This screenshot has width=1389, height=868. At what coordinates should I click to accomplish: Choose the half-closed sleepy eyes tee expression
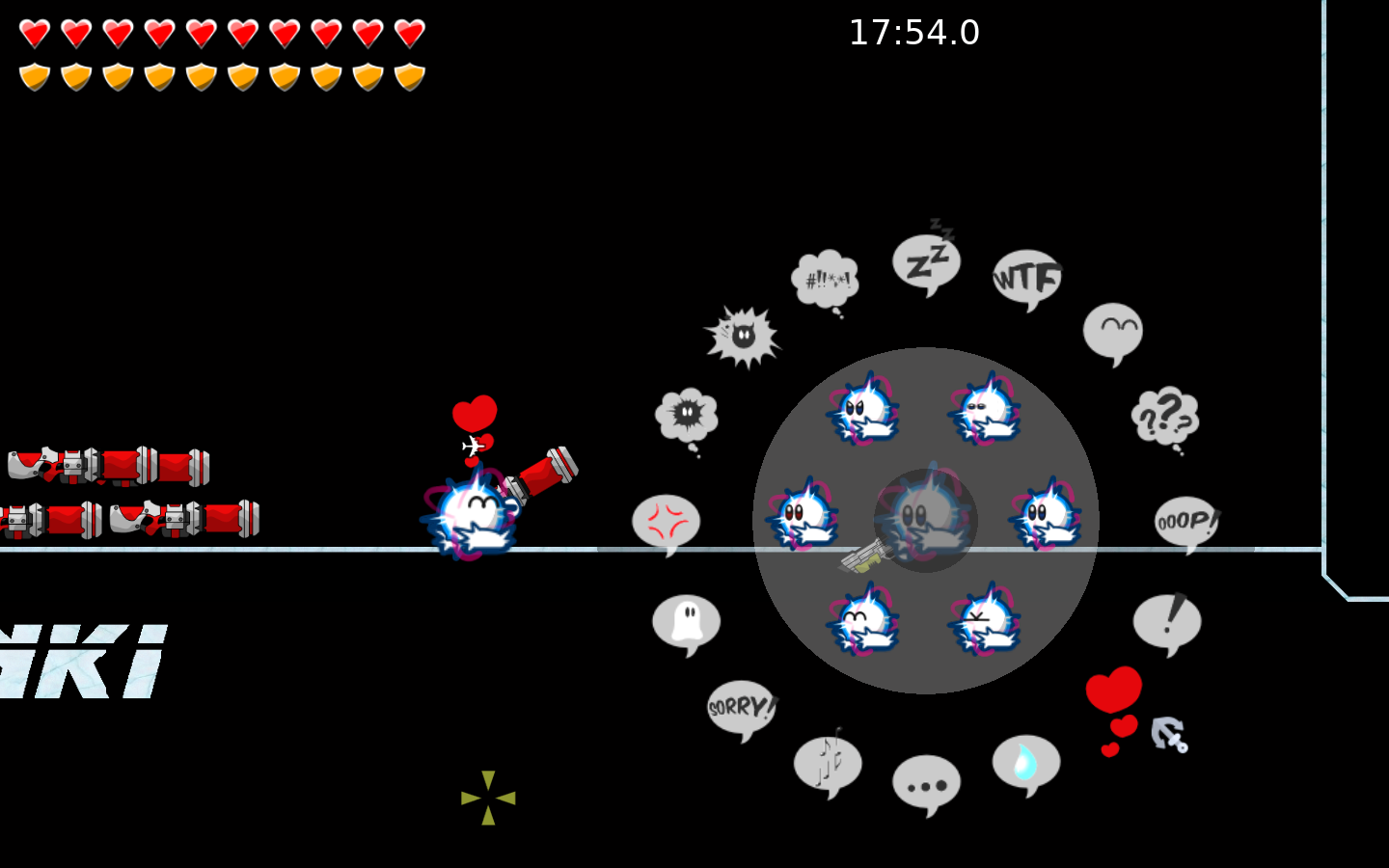984,409
